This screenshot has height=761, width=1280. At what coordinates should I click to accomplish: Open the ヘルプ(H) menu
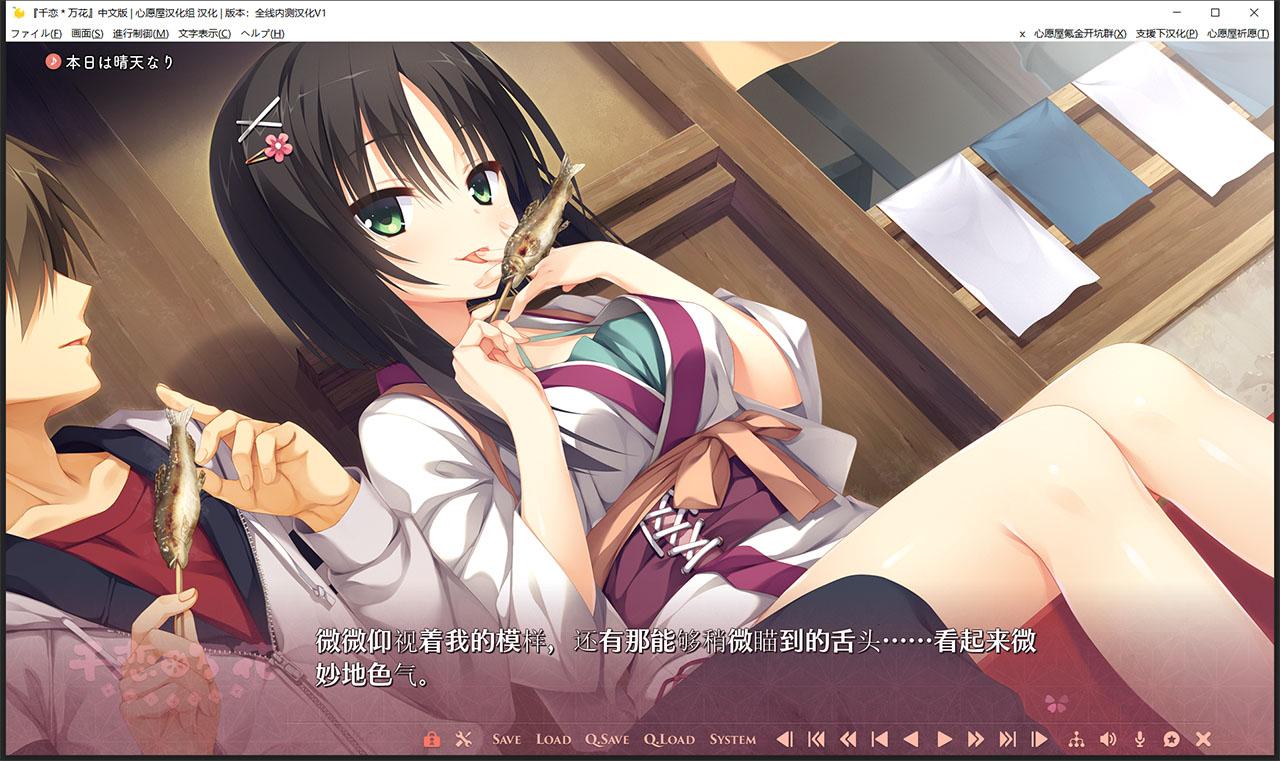pyautogui.click(x=262, y=33)
